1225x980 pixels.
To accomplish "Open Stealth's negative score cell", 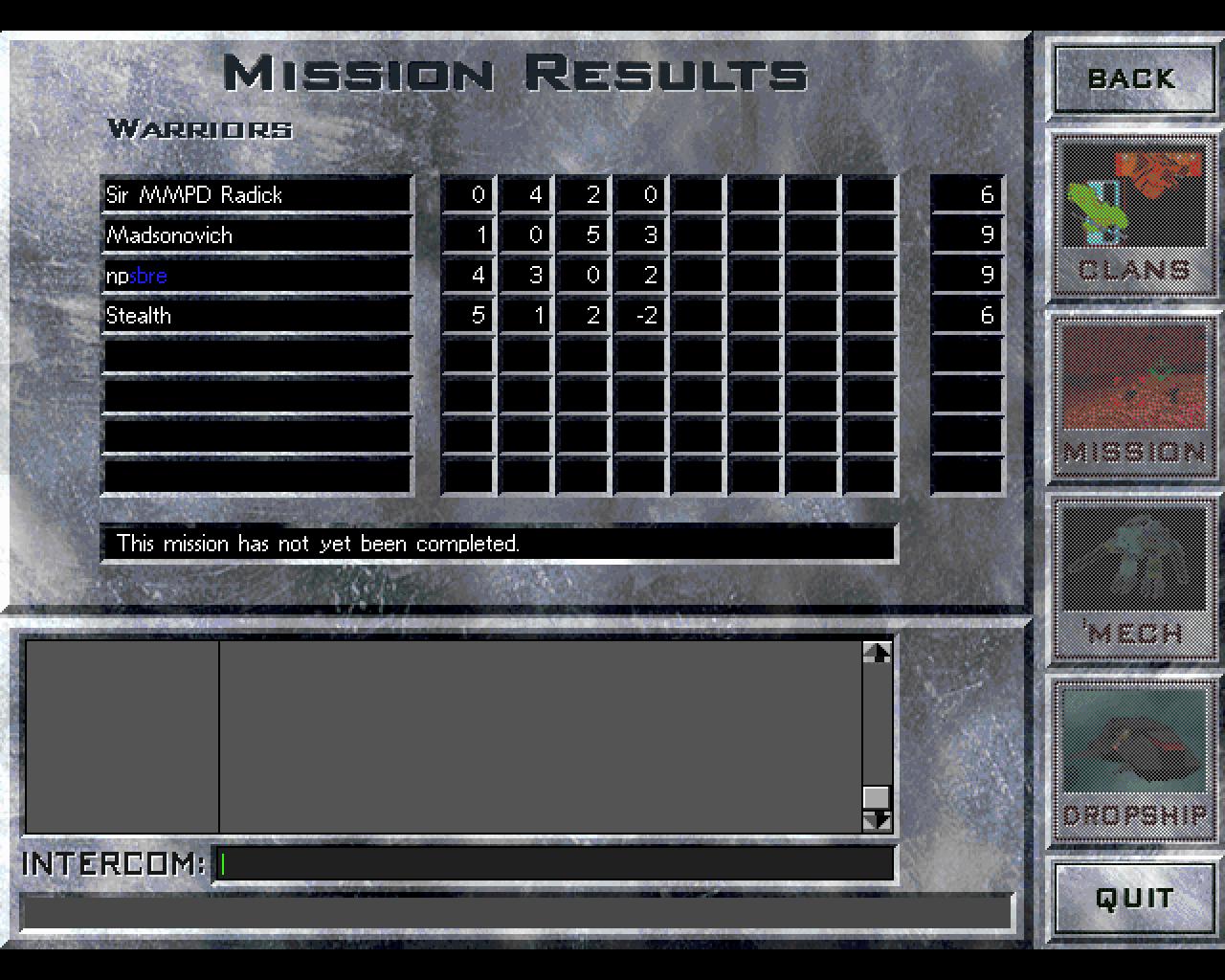I will 643,315.
